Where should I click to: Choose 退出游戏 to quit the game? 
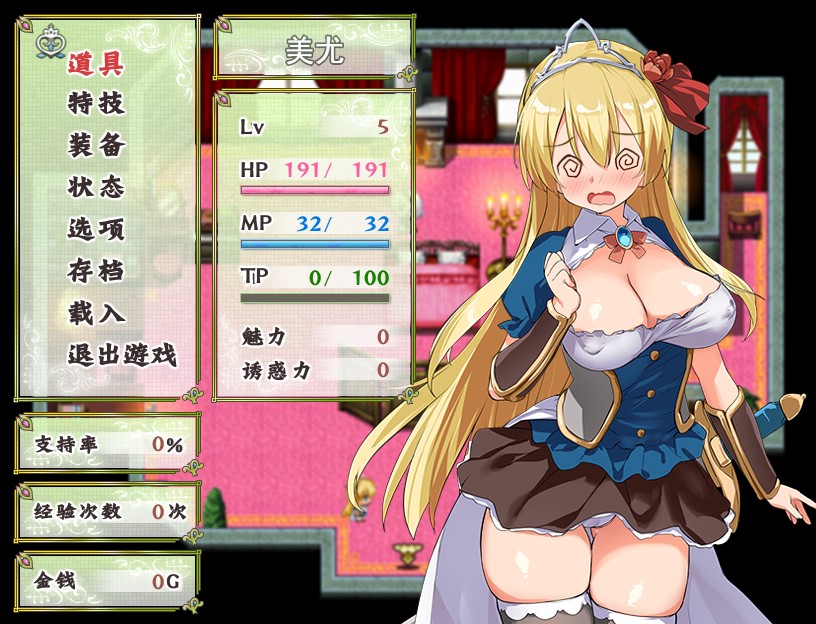(122, 354)
